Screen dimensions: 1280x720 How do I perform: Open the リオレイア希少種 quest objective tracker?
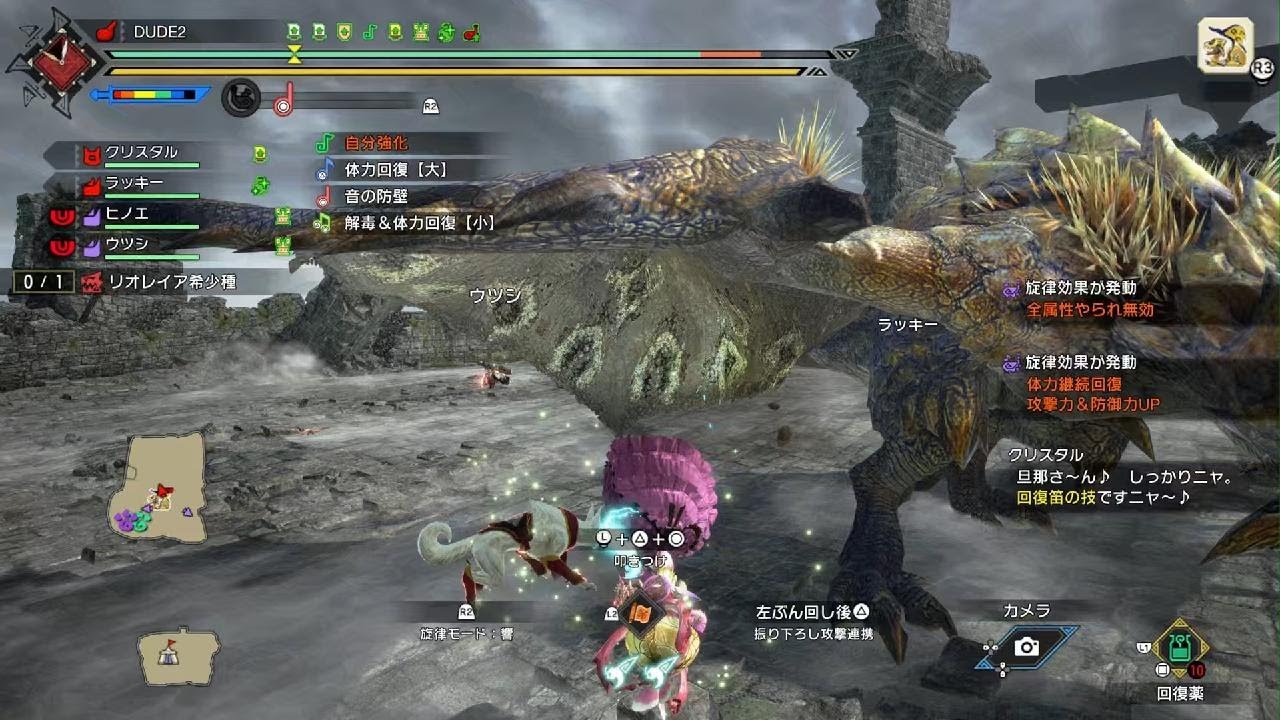[160, 282]
